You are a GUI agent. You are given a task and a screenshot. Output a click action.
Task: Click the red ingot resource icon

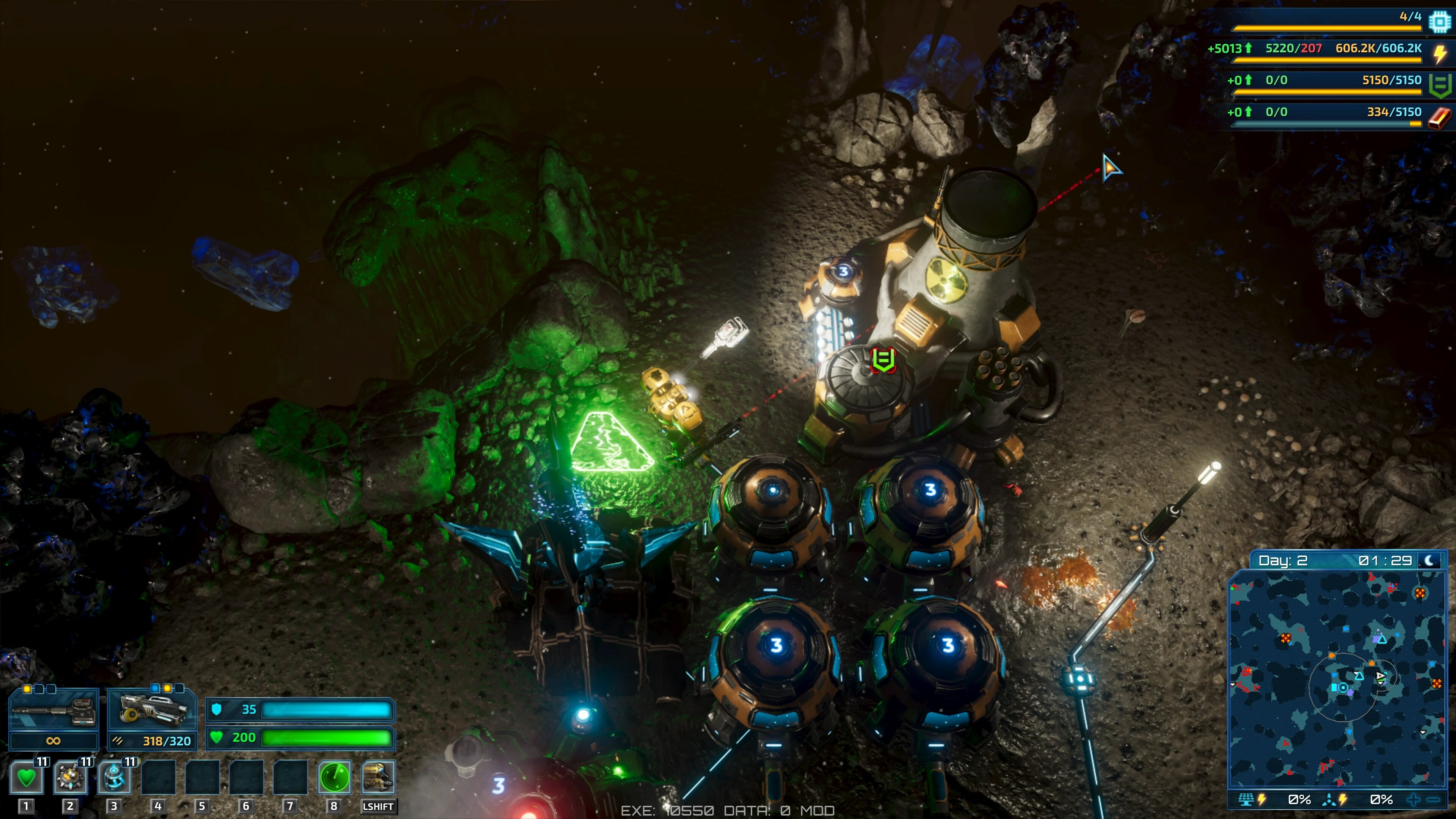(x=1440, y=117)
